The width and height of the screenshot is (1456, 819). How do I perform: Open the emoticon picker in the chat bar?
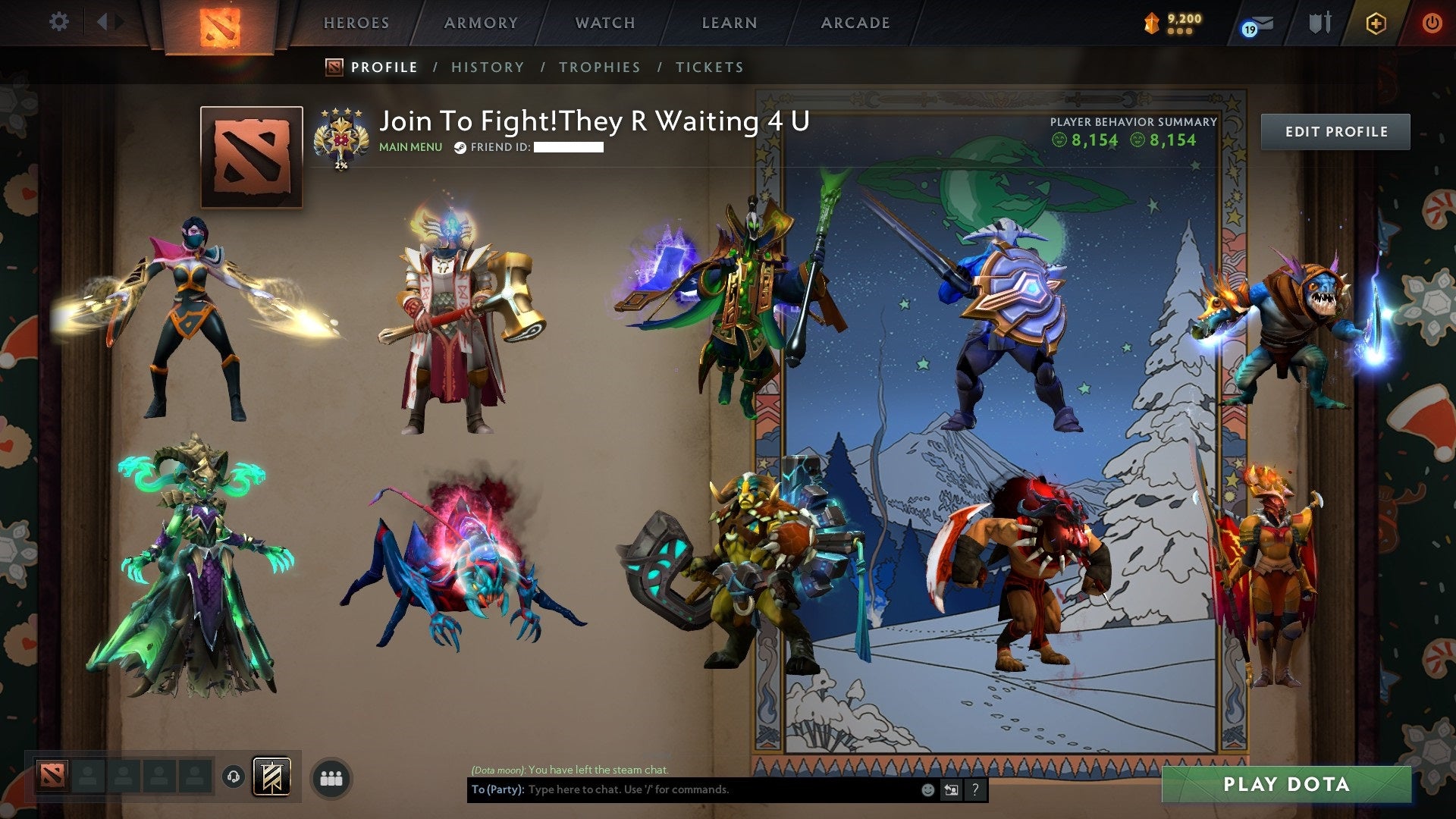tap(927, 789)
